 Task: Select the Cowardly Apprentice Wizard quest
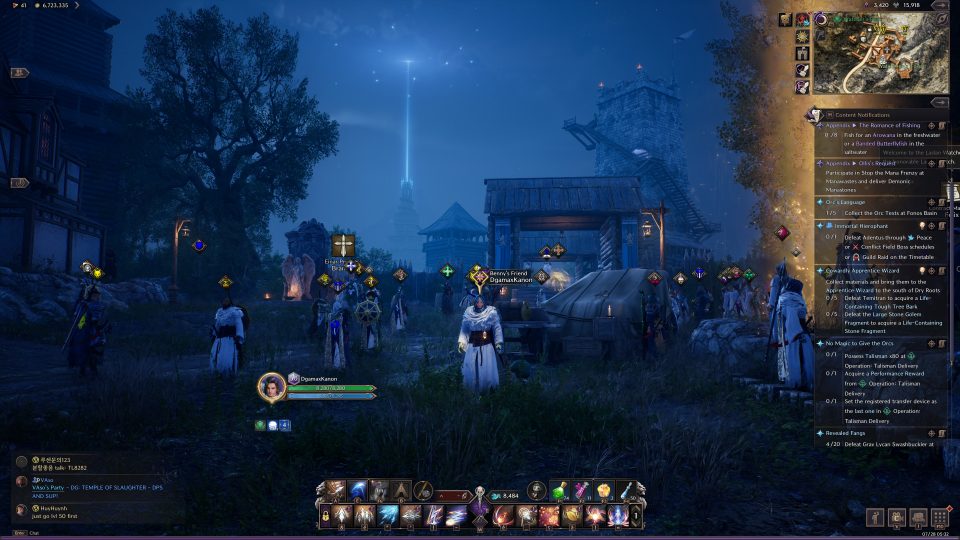point(866,270)
